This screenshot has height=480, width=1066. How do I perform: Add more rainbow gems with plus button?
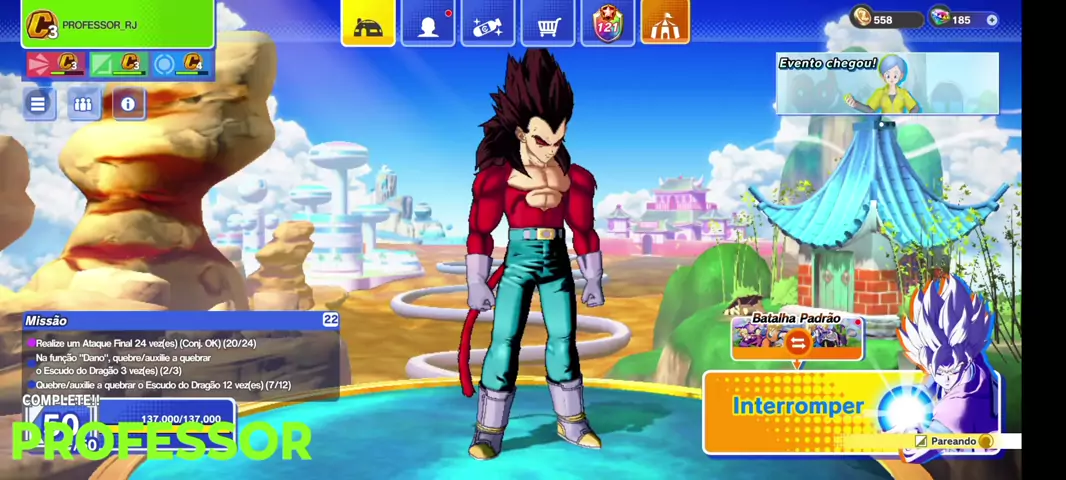pos(991,20)
